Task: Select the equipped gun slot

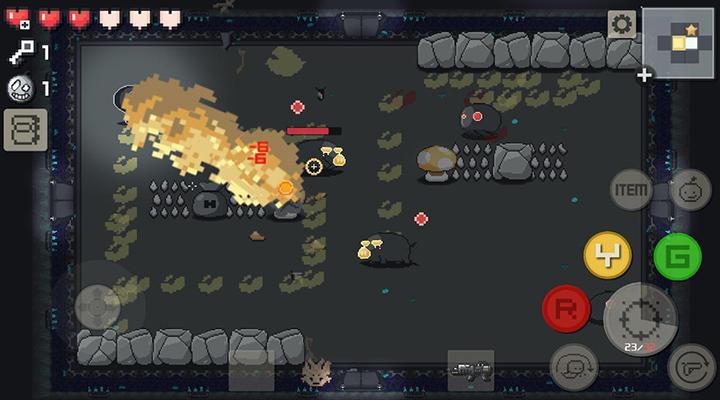Action: click(x=470, y=370)
